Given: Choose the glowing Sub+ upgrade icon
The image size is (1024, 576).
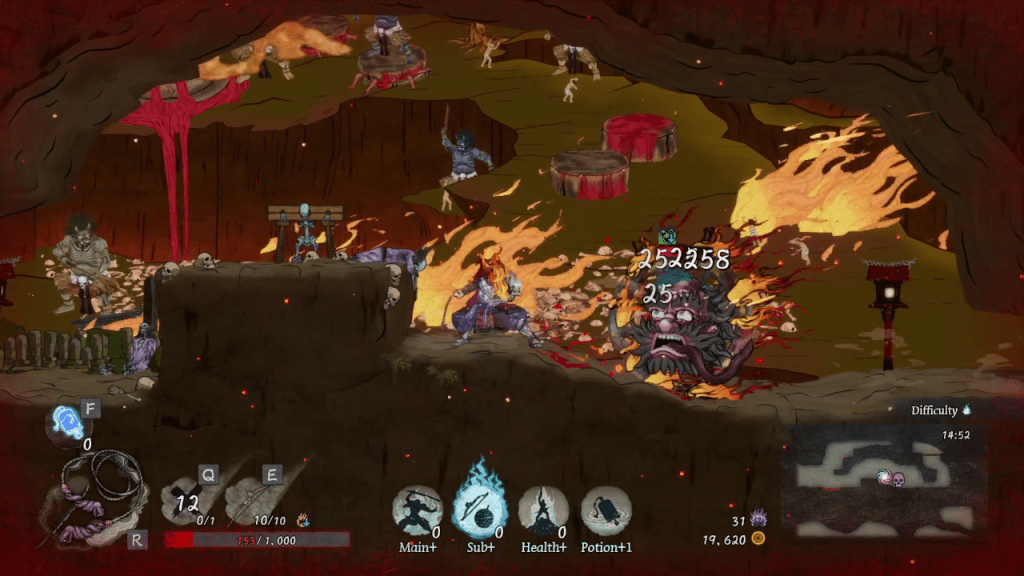Looking at the screenshot, I should coord(479,508).
